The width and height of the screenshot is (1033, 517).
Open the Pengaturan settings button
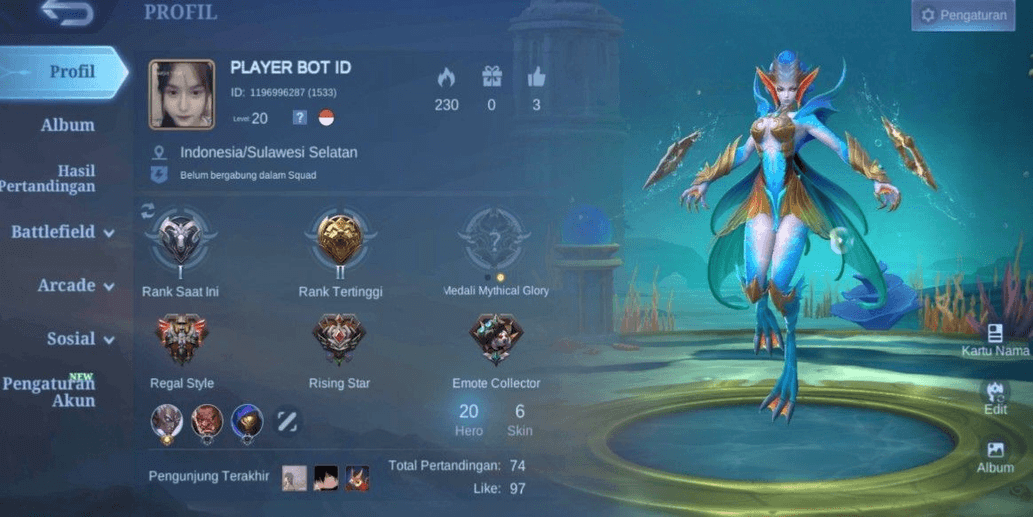(963, 15)
